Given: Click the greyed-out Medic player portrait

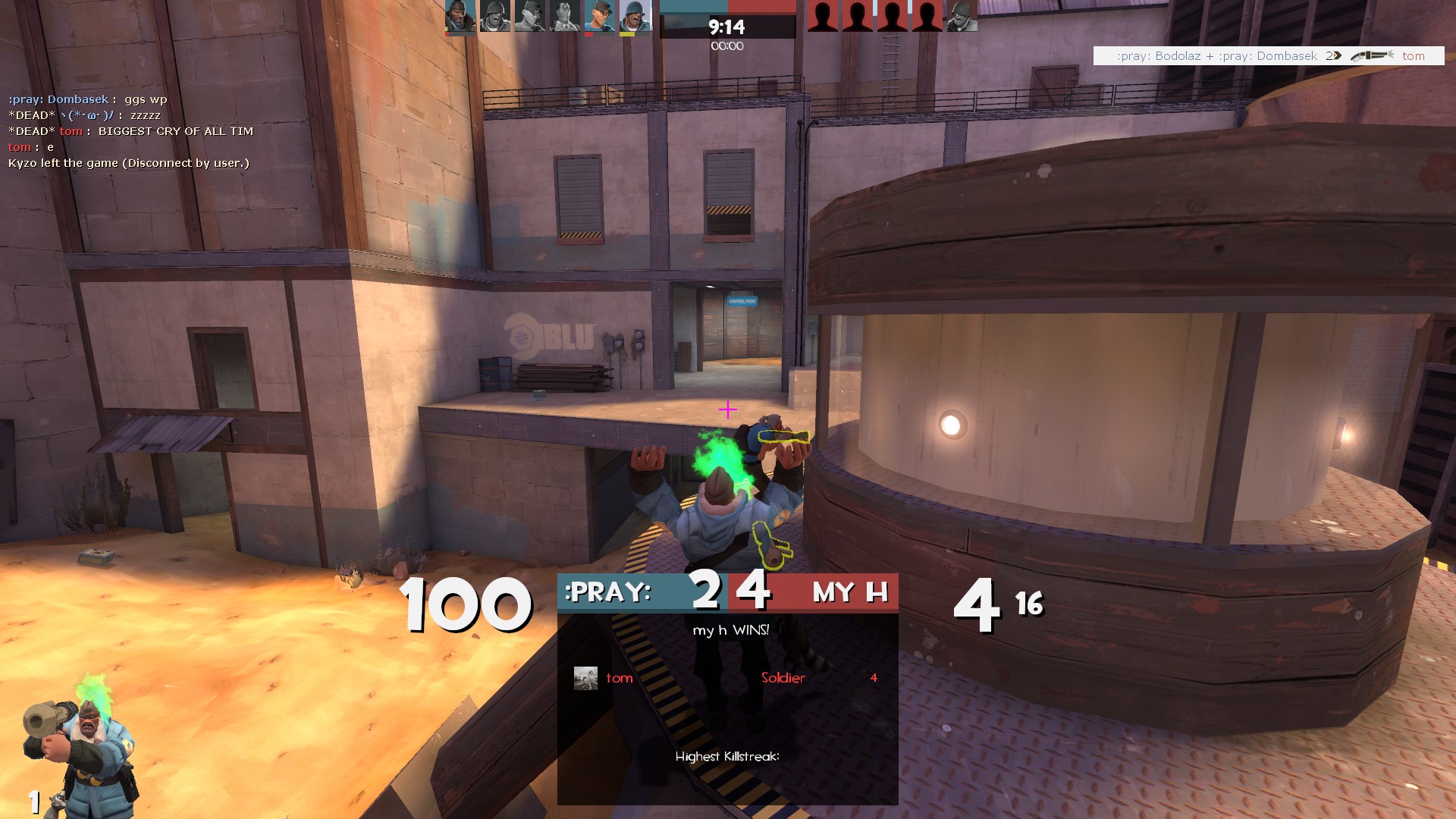Looking at the screenshot, I should click(565, 17).
